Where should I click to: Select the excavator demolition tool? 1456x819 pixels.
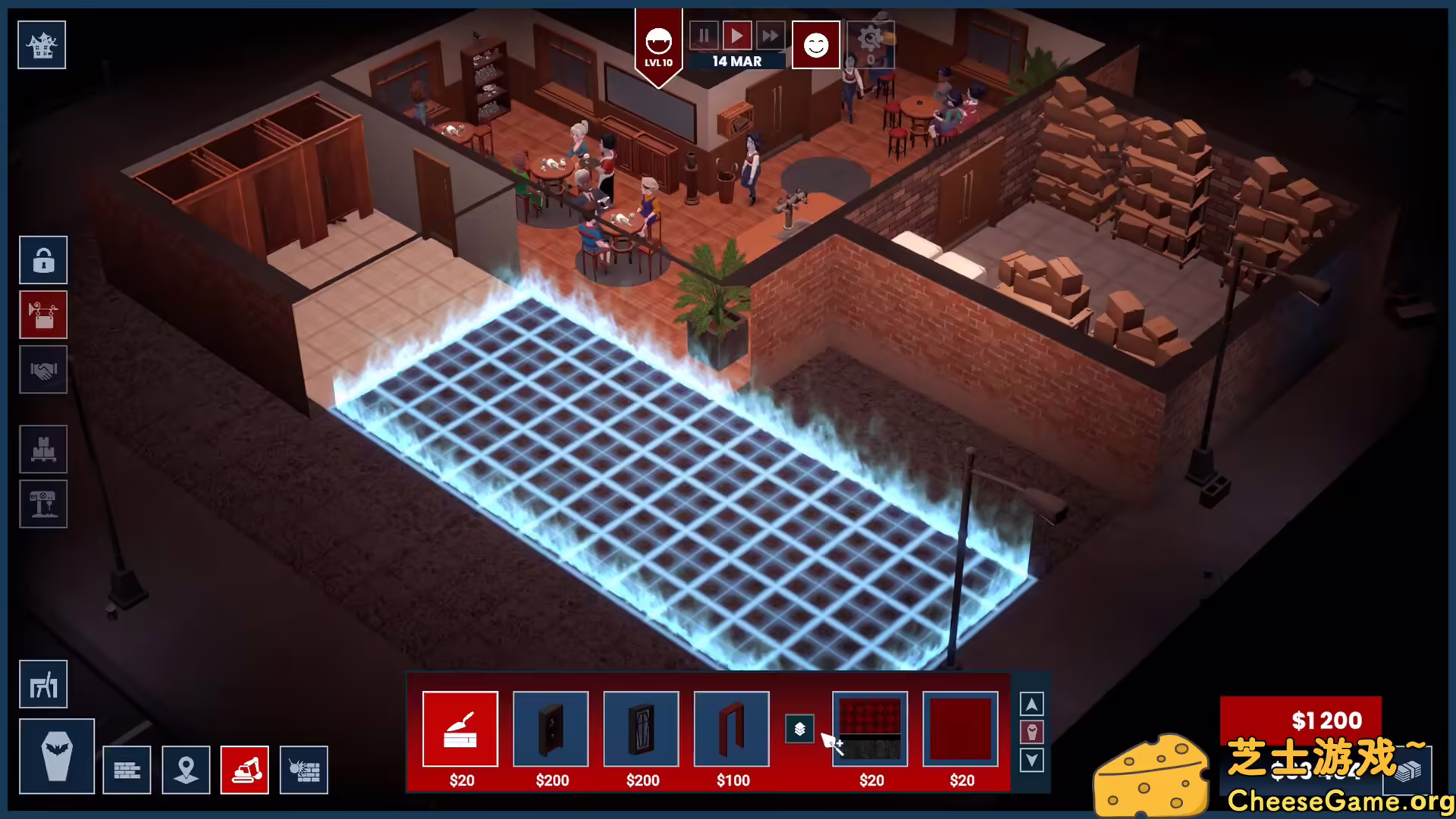[244, 770]
